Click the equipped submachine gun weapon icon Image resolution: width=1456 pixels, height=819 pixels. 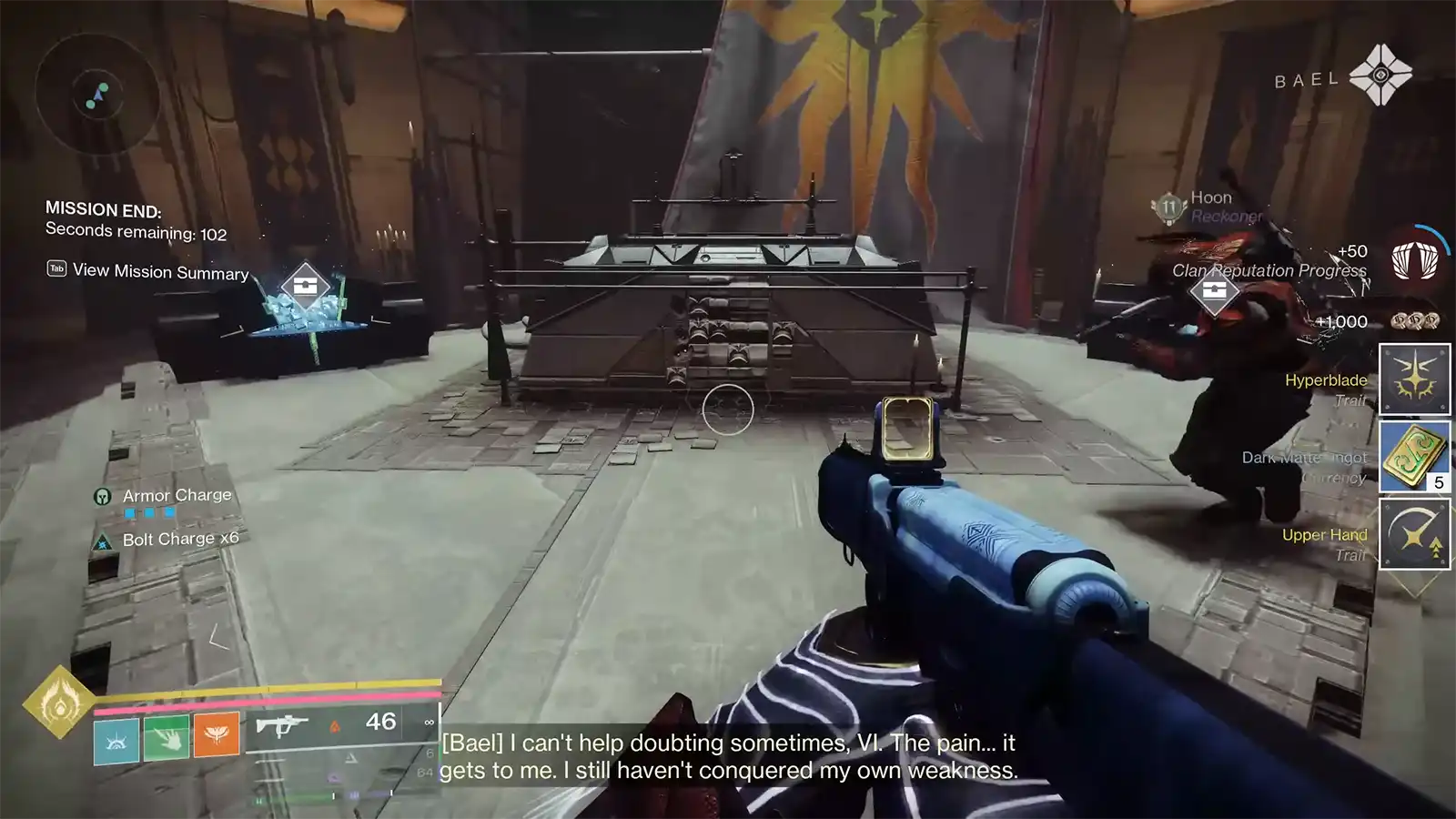tap(284, 724)
